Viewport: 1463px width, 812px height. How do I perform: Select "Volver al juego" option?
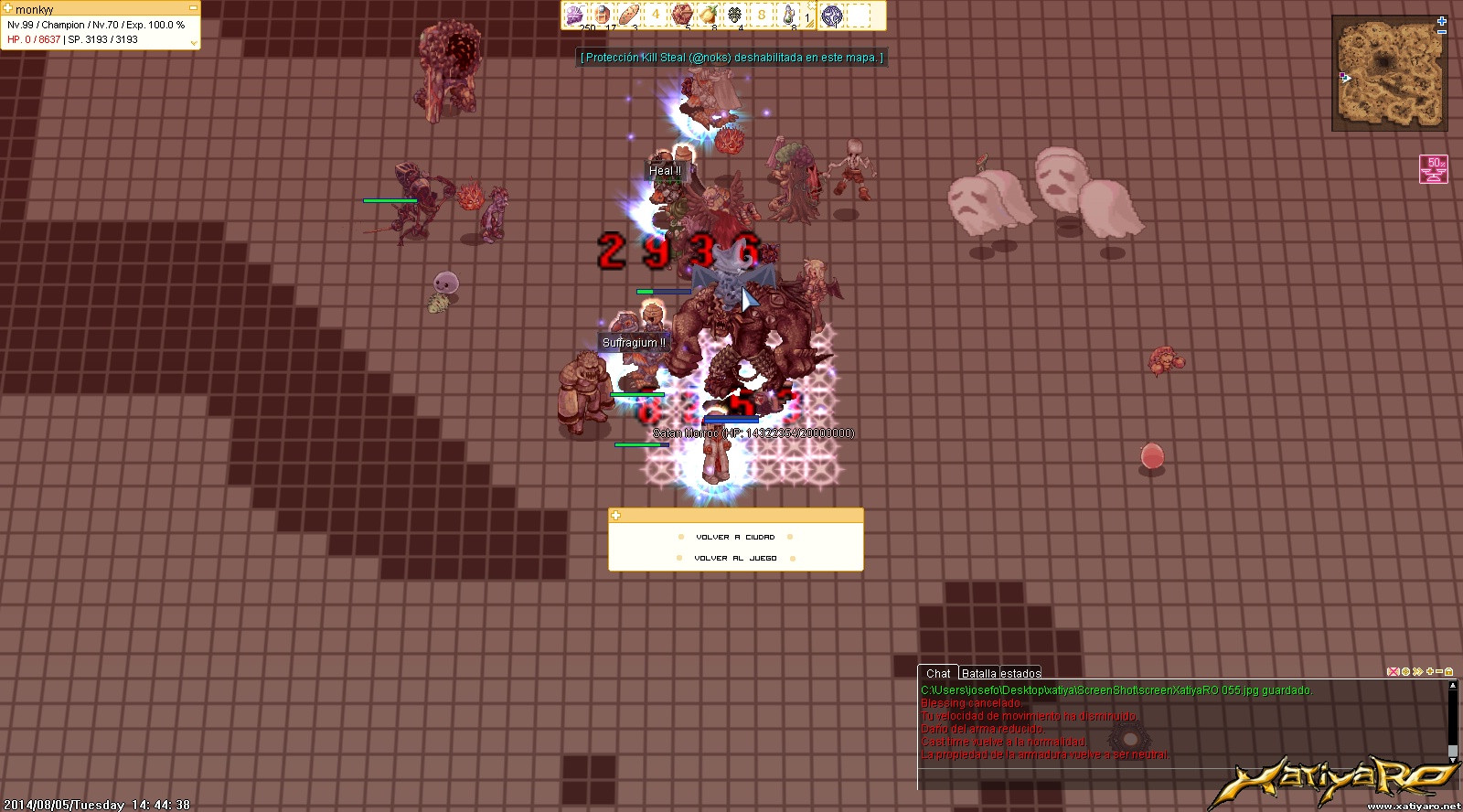pos(735,558)
